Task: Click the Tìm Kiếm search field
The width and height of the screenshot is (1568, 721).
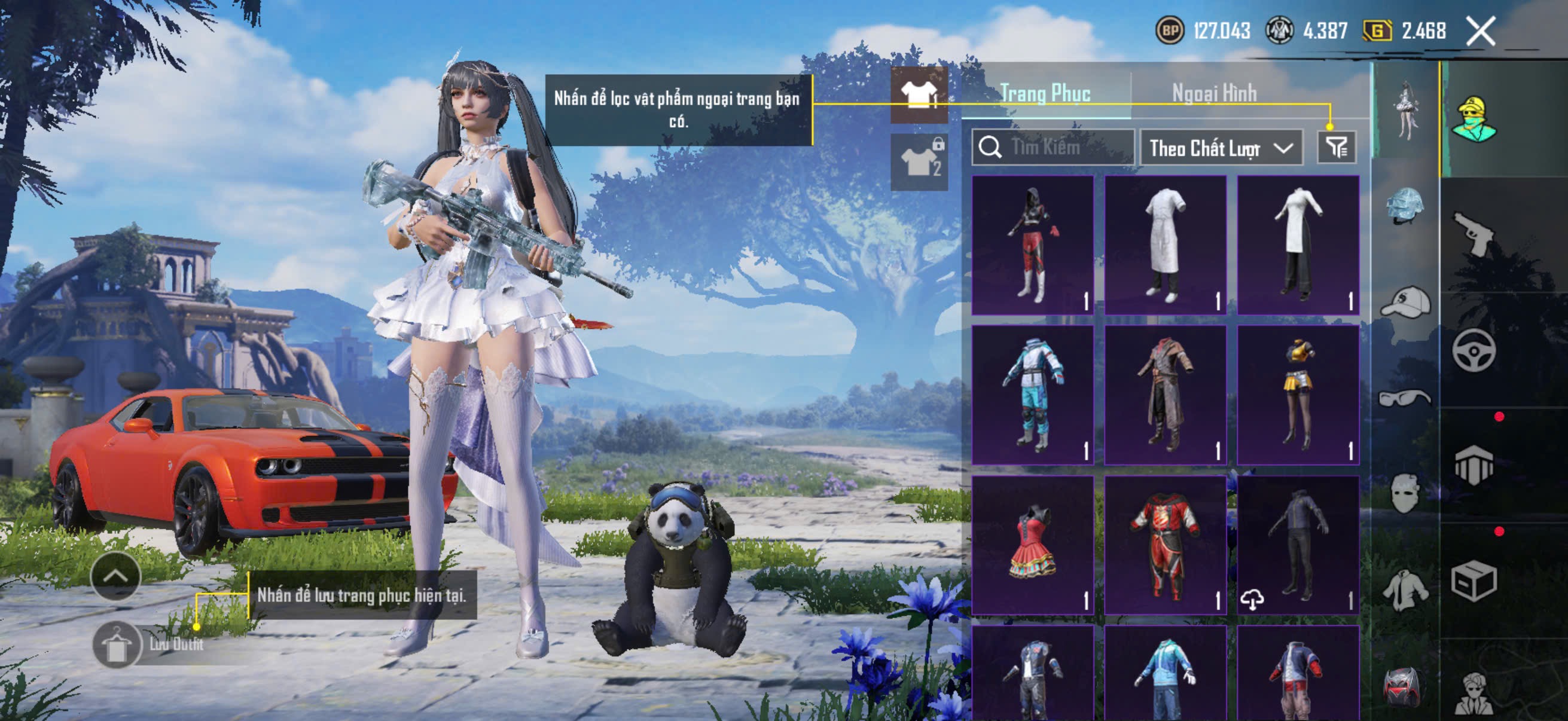Action: click(x=1053, y=147)
